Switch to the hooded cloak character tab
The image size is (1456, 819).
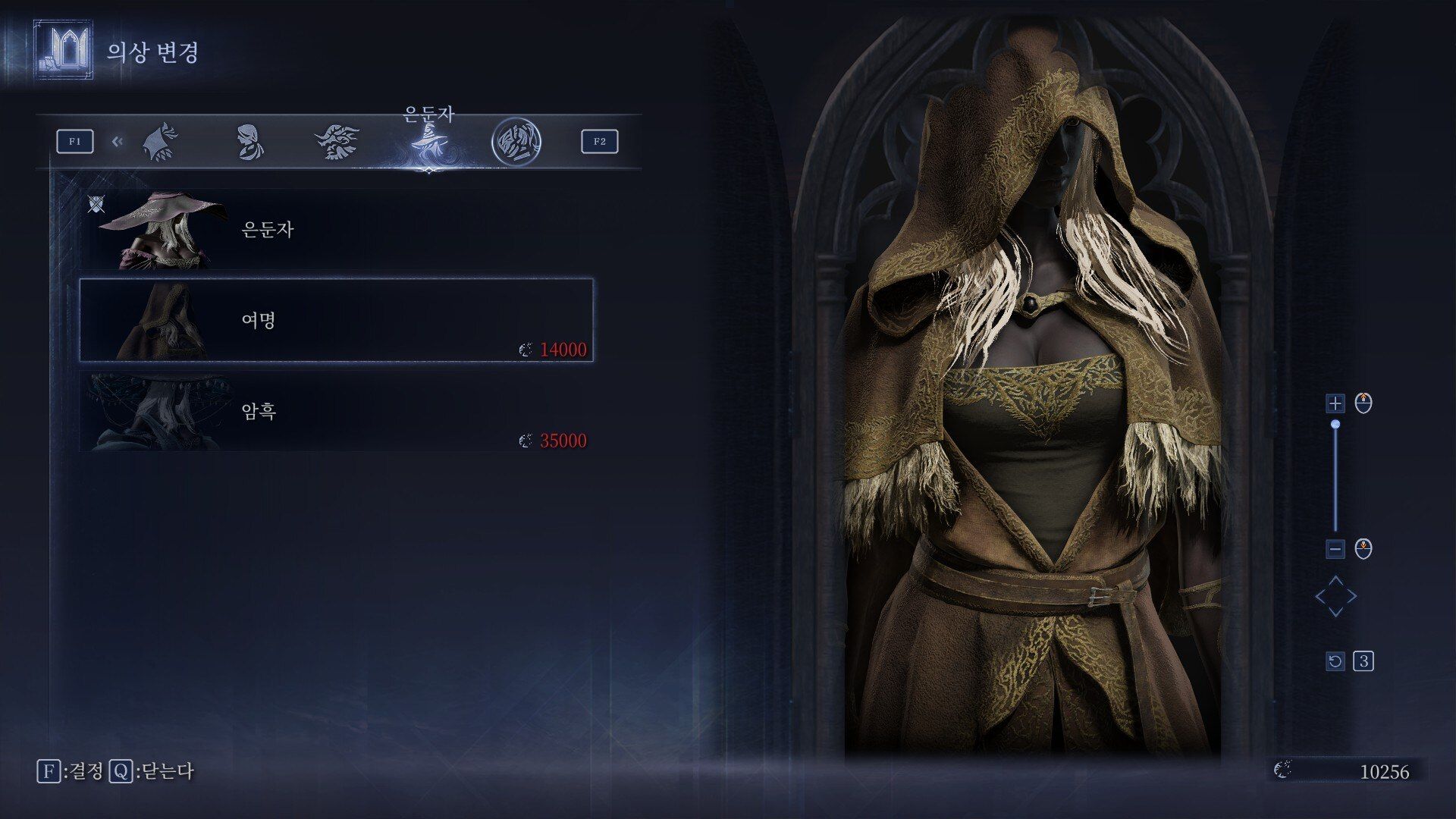[x=160, y=142]
